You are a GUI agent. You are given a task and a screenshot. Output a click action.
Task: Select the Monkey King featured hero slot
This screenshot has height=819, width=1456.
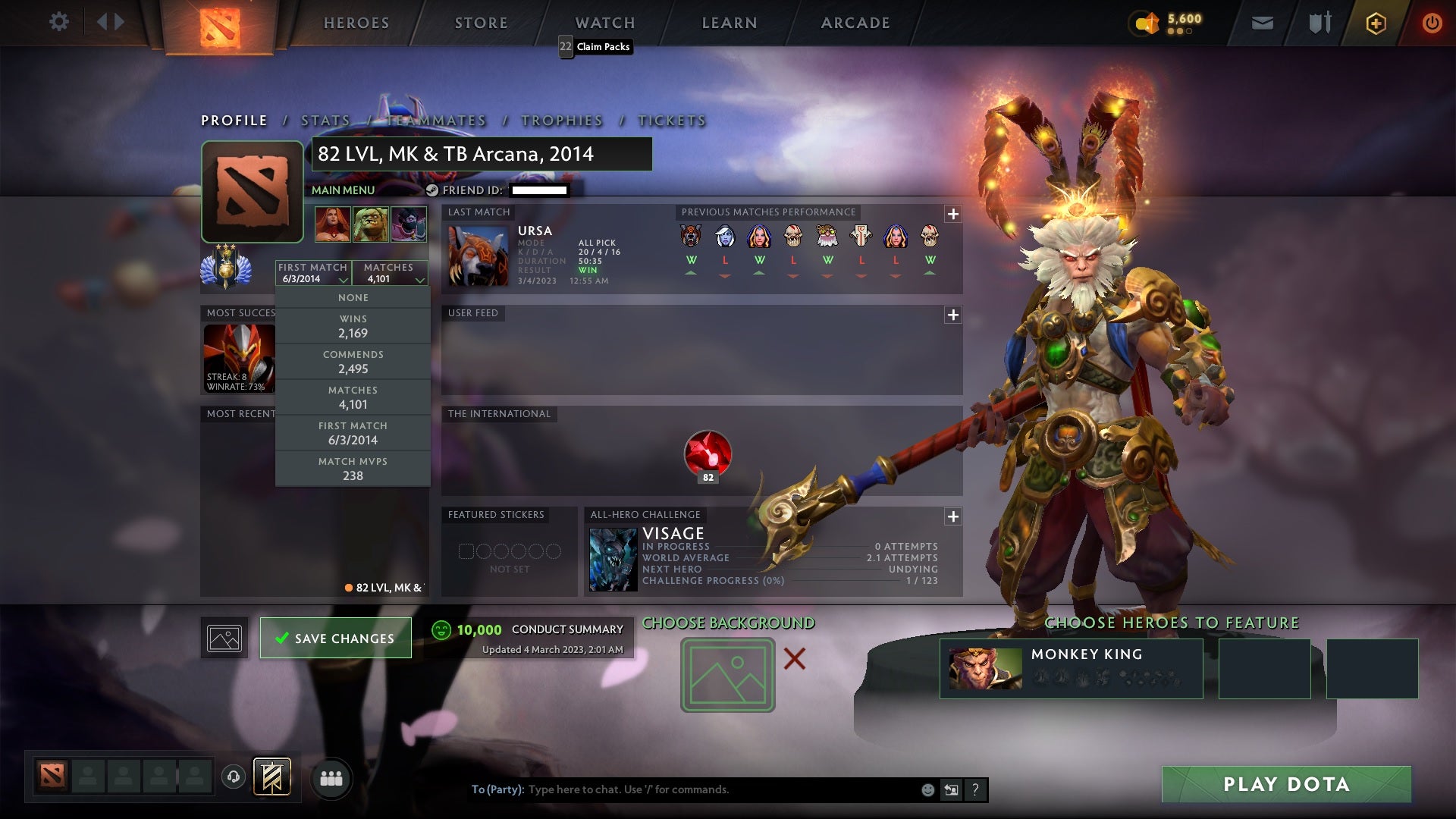[x=1071, y=668]
